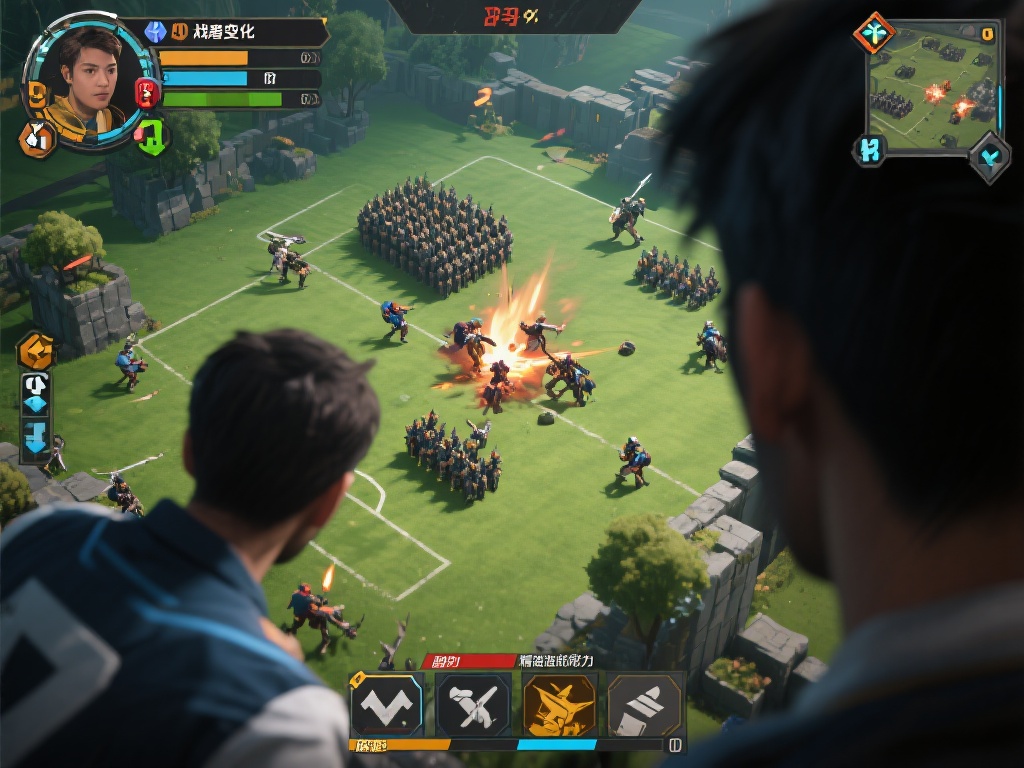This screenshot has width=1024, height=768.
Task: Select the red badge beside the portrait
Action: (x=147, y=93)
